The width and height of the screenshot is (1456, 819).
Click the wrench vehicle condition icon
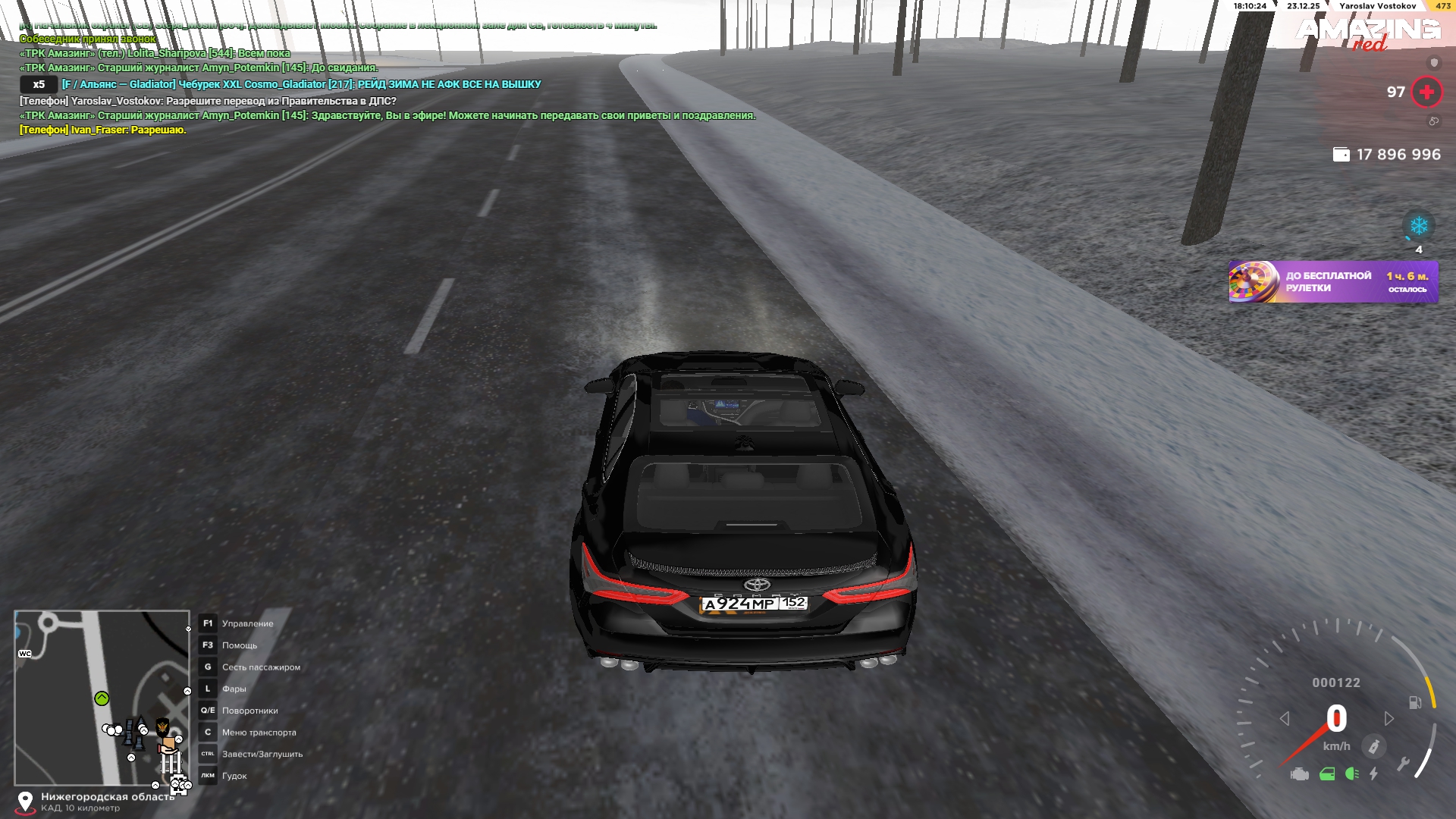(x=1403, y=764)
